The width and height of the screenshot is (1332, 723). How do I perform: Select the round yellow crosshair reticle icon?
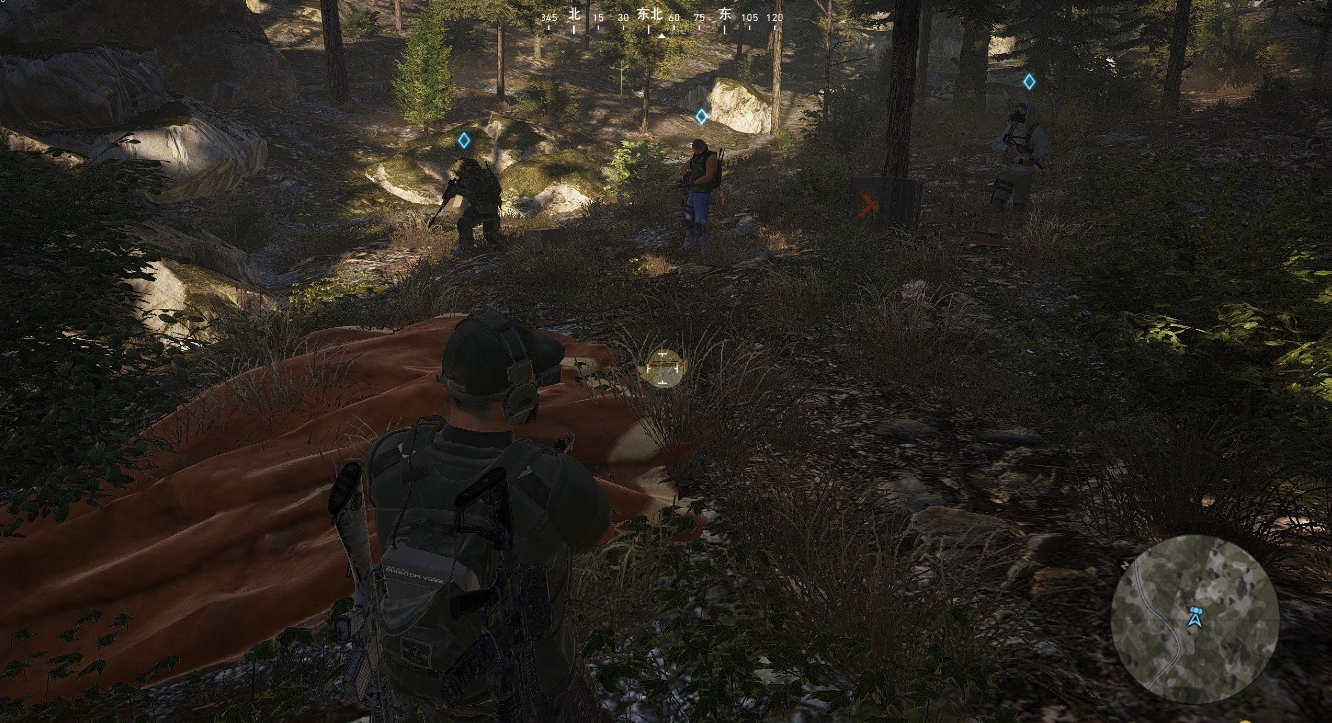(x=662, y=368)
